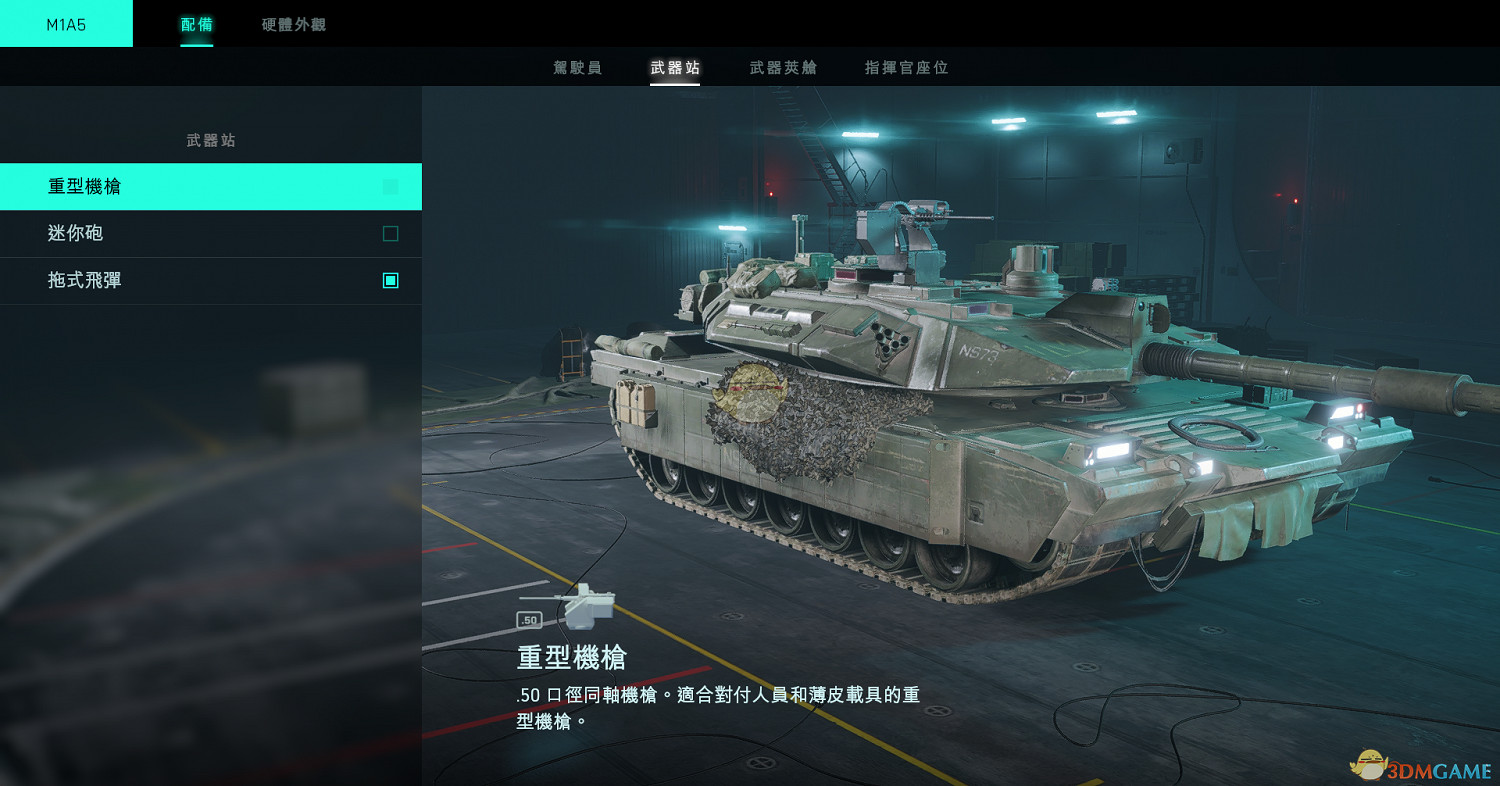This screenshot has height=786, width=1500.
Task: Toggle the checkbox beside 迷你砲
Action: pos(390,233)
